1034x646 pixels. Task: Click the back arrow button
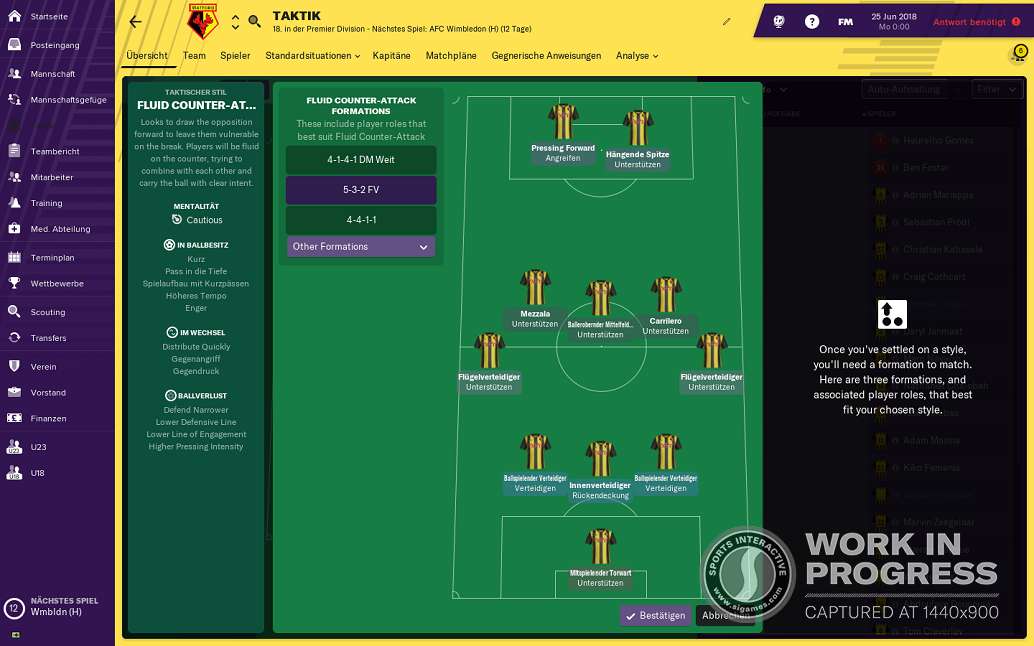coord(136,21)
